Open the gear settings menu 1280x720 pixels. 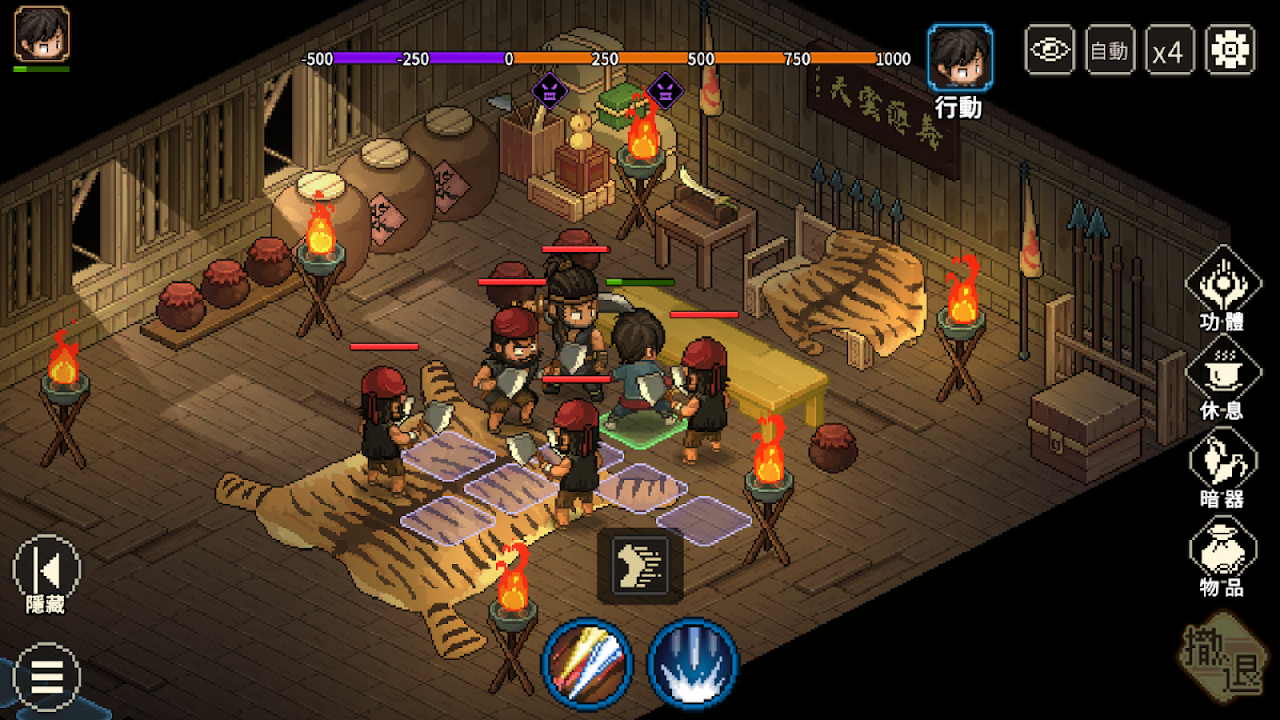click(x=1230, y=50)
